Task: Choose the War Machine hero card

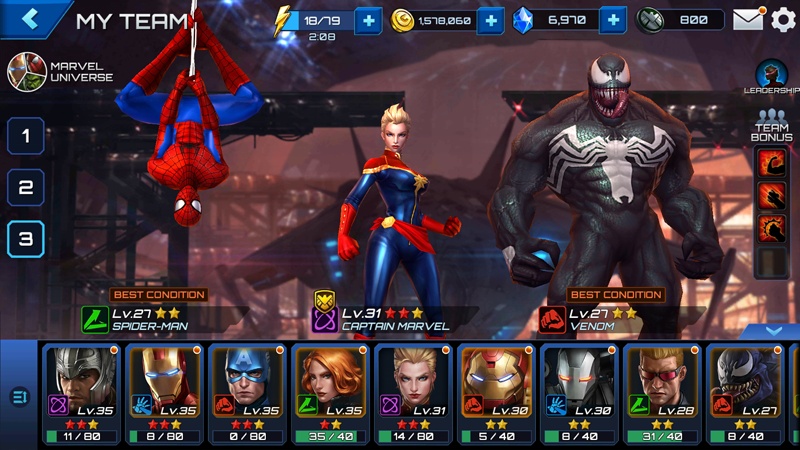Action: pyautogui.click(x=580, y=394)
